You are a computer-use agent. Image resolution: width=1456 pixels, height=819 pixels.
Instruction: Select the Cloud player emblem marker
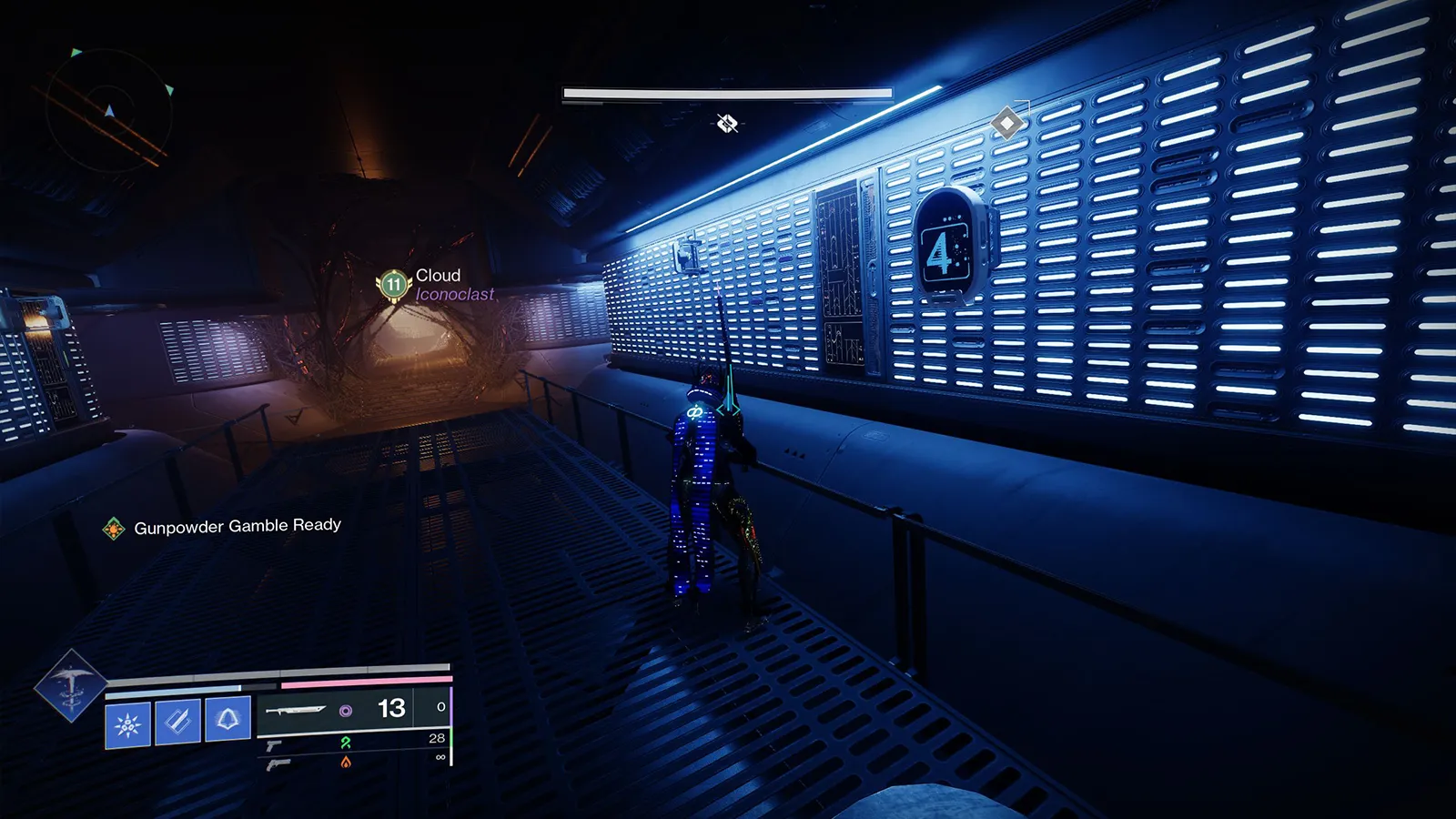[x=393, y=285]
